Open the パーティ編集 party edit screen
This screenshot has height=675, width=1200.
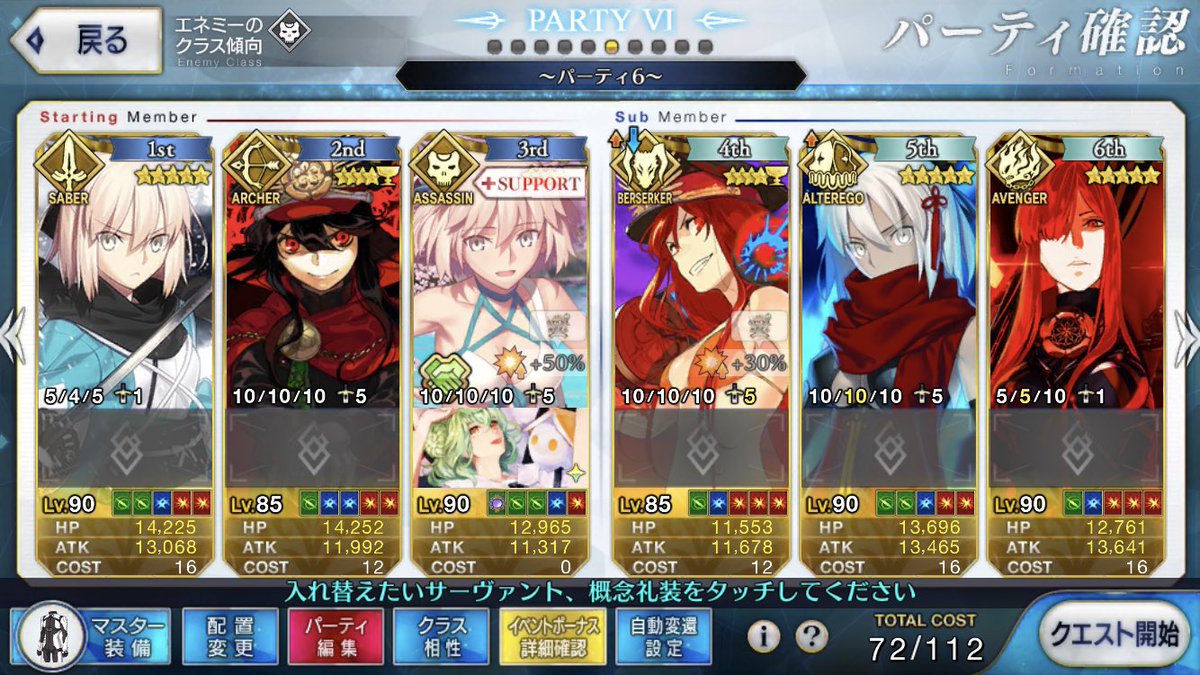coord(337,637)
